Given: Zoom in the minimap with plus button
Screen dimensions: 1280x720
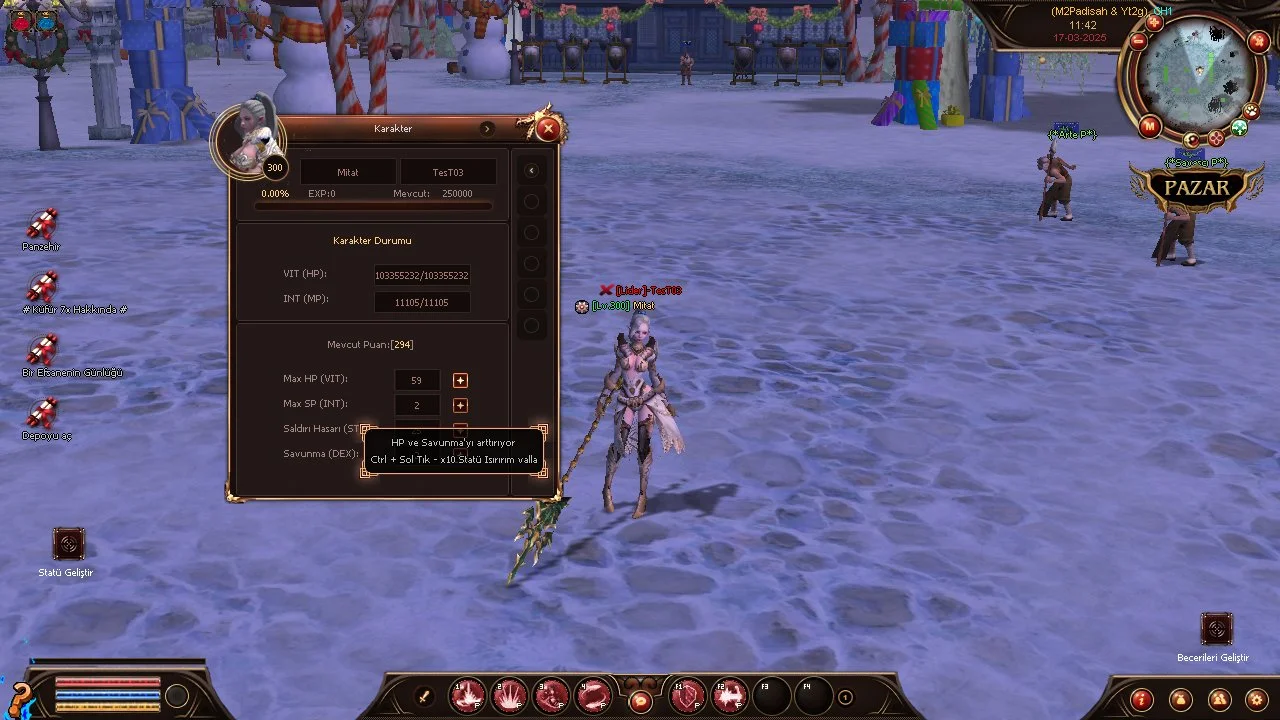Looking at the screenshot, I should (x=1153, y=22).
